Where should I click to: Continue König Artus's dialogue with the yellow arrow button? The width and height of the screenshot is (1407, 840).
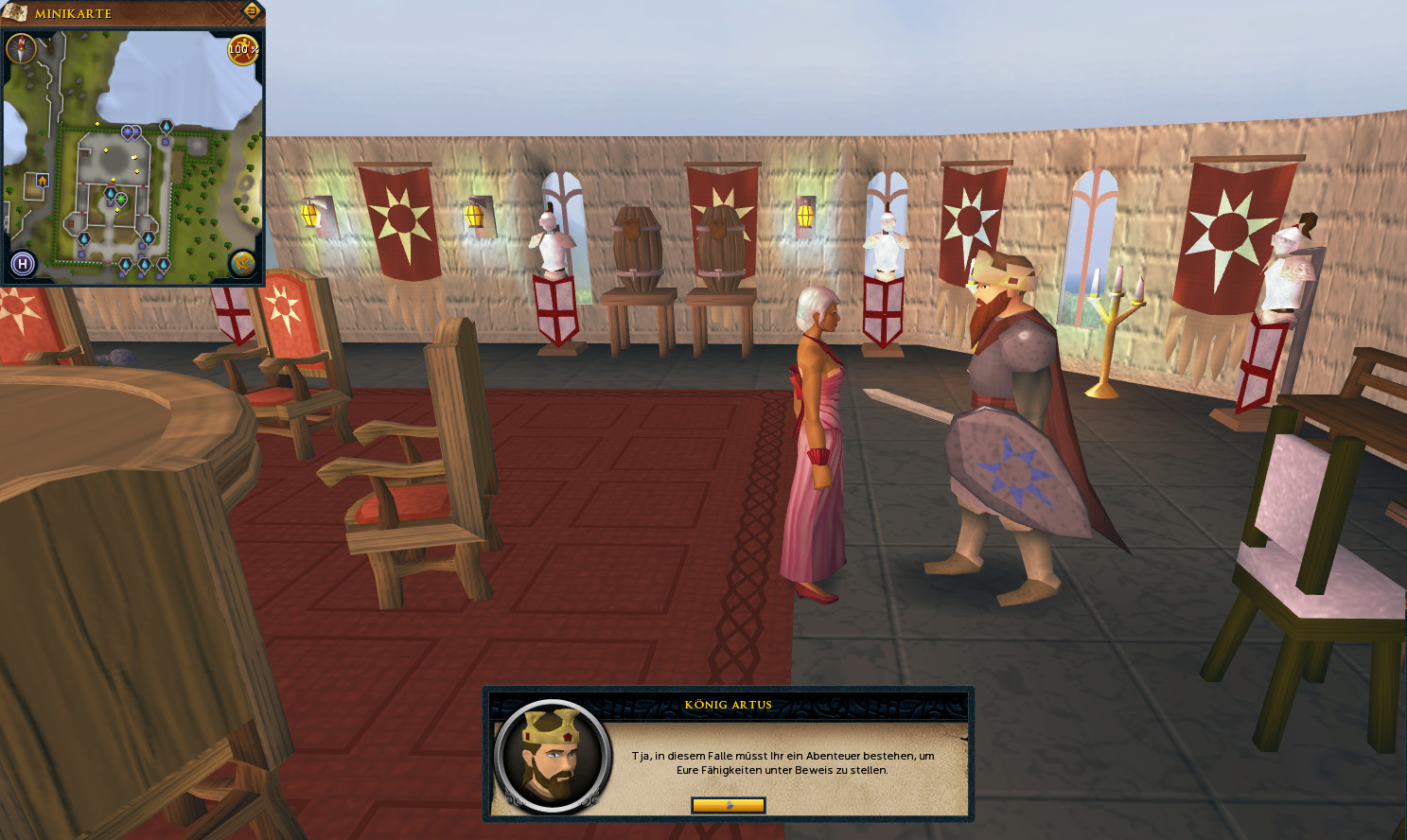click(x=728, y=805)
